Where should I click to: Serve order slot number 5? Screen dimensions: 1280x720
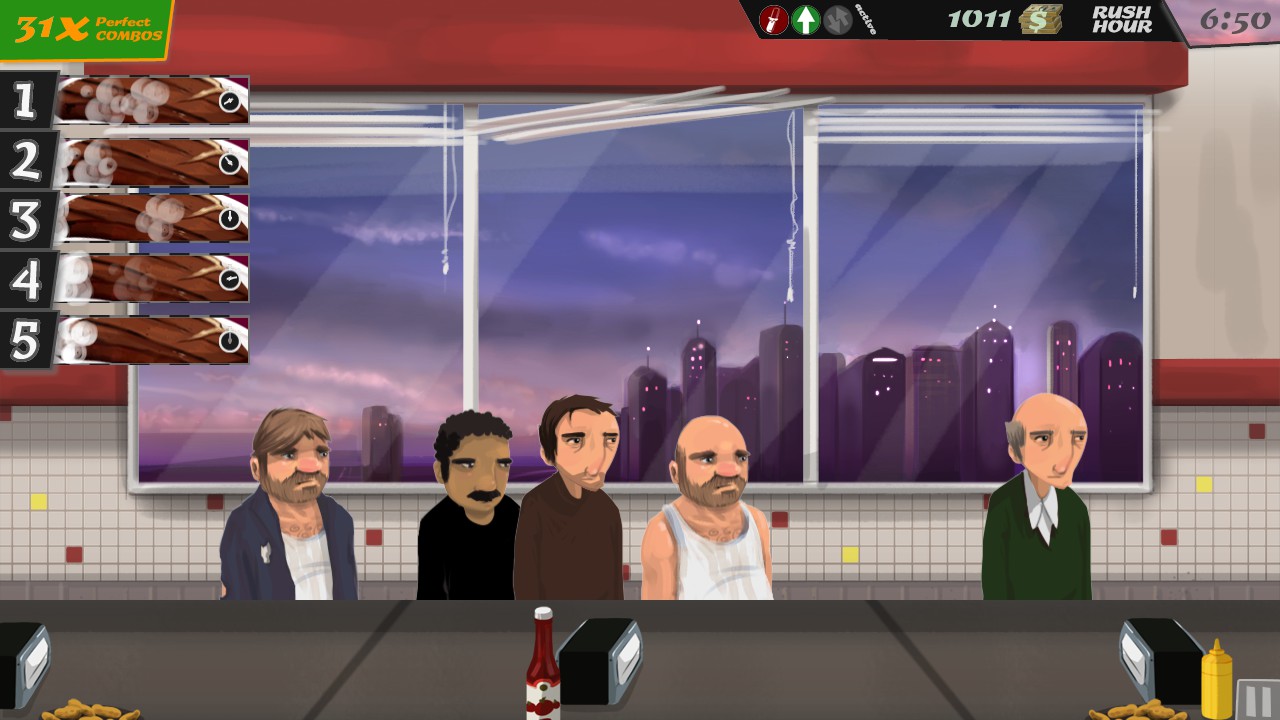[150, 340]
